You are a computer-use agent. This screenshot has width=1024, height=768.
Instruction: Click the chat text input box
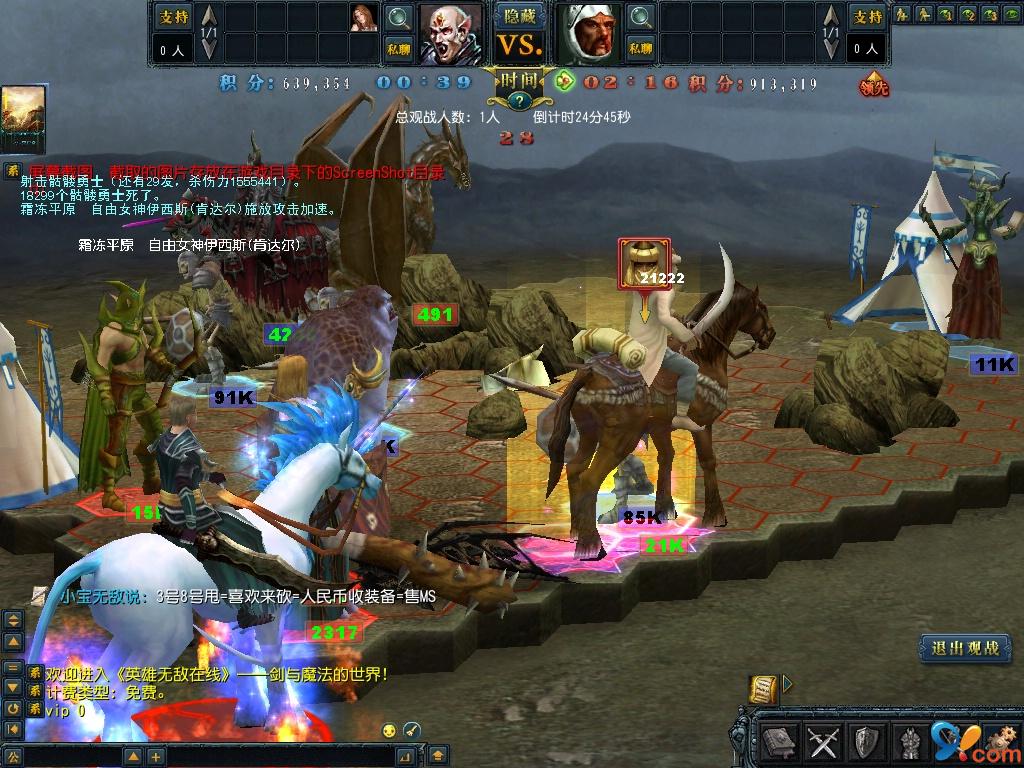[220, 755]
